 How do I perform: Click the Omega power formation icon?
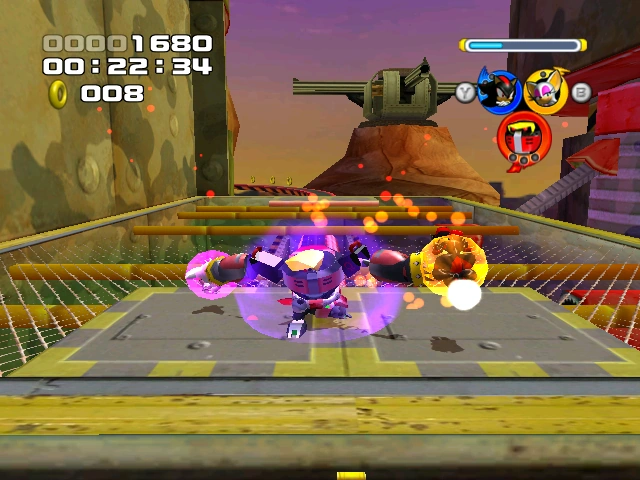[x=522, y=137]
